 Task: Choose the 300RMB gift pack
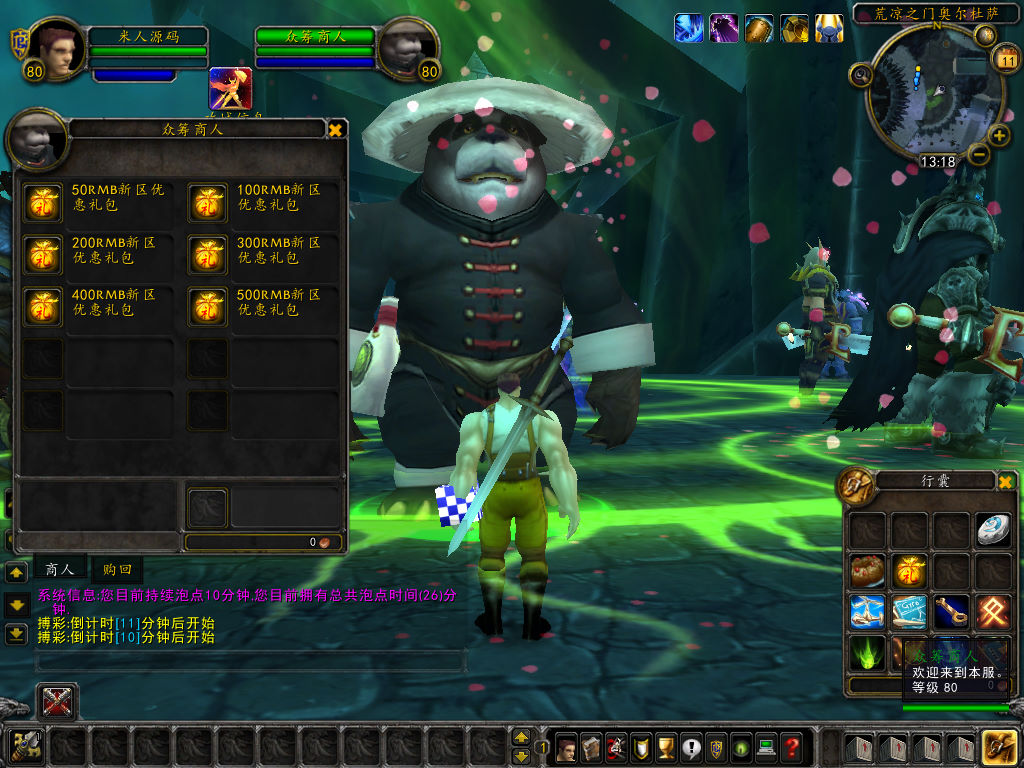pos(208,256)
